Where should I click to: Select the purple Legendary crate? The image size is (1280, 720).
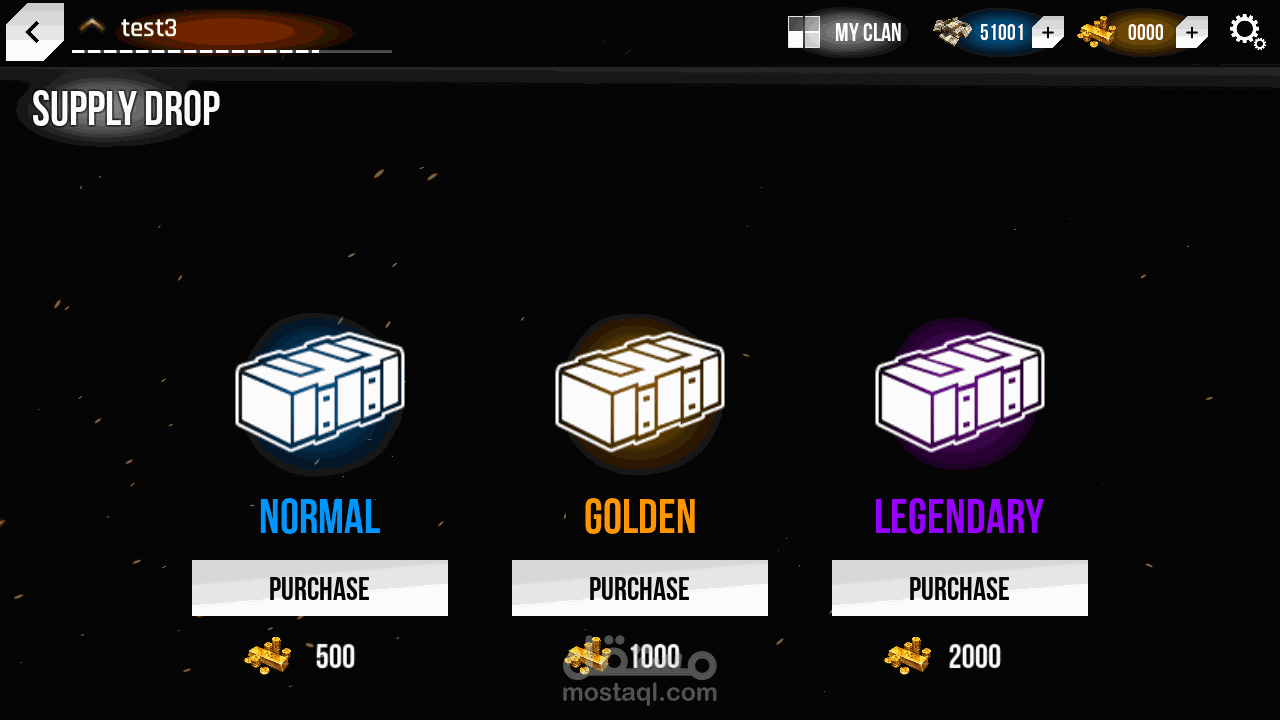(959, 390)
